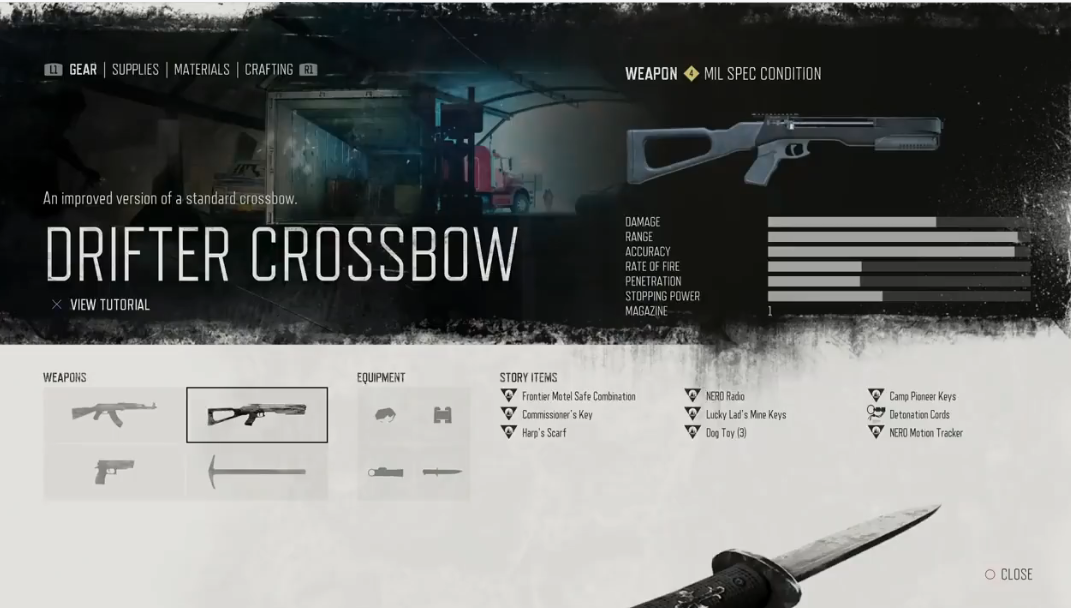Select the gray cap equipment slot
The width and height of the screenshot is (1071, 608).
pos(385,415)
